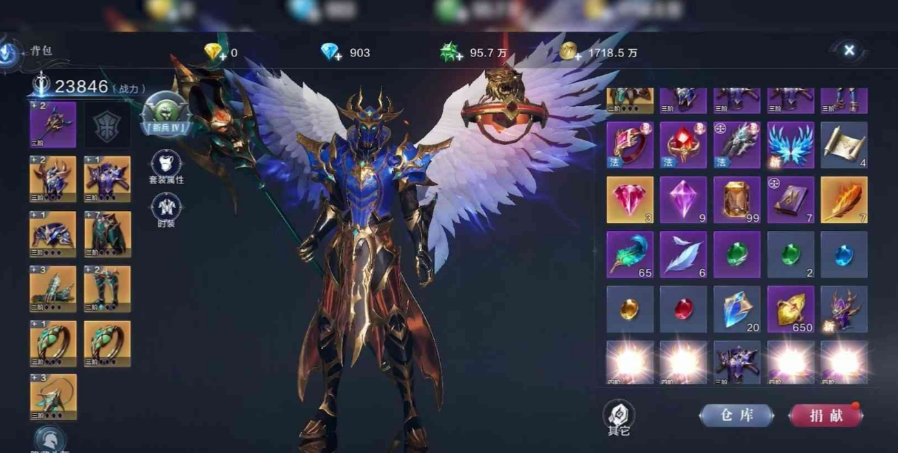Screen dimensions: 898x453
Task: Select the pink gem with count 3
Action: click(x=630, y=199)
